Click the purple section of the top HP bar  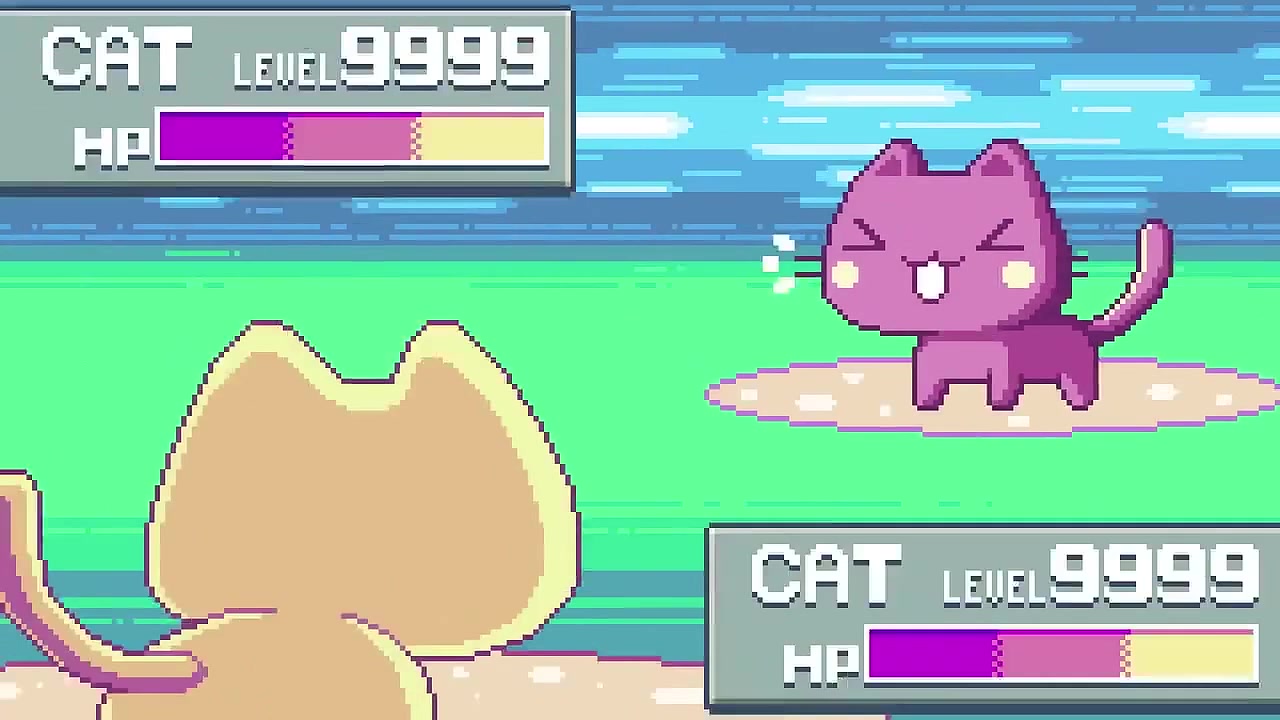pyautogui.click(x=220, y=138)
